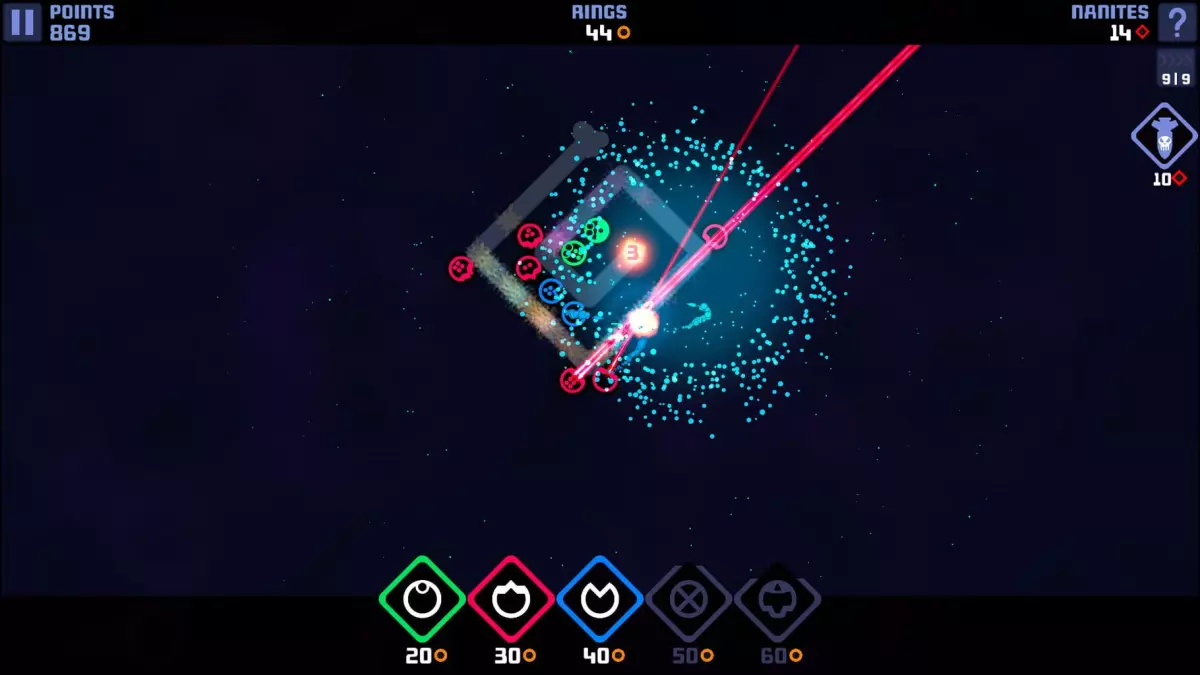Pick the blue unit costing 40 rings

pyautogui.click(x=600, y=599)
